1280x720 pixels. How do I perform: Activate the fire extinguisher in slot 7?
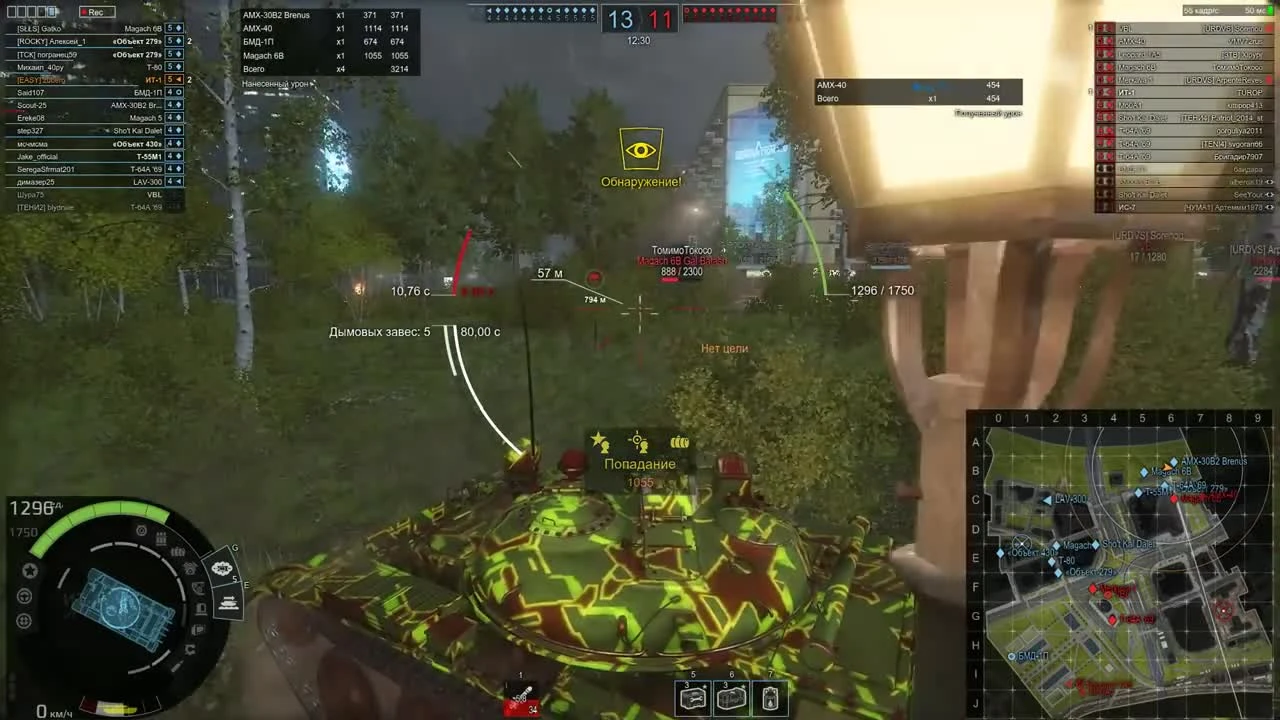pos(770,696)
